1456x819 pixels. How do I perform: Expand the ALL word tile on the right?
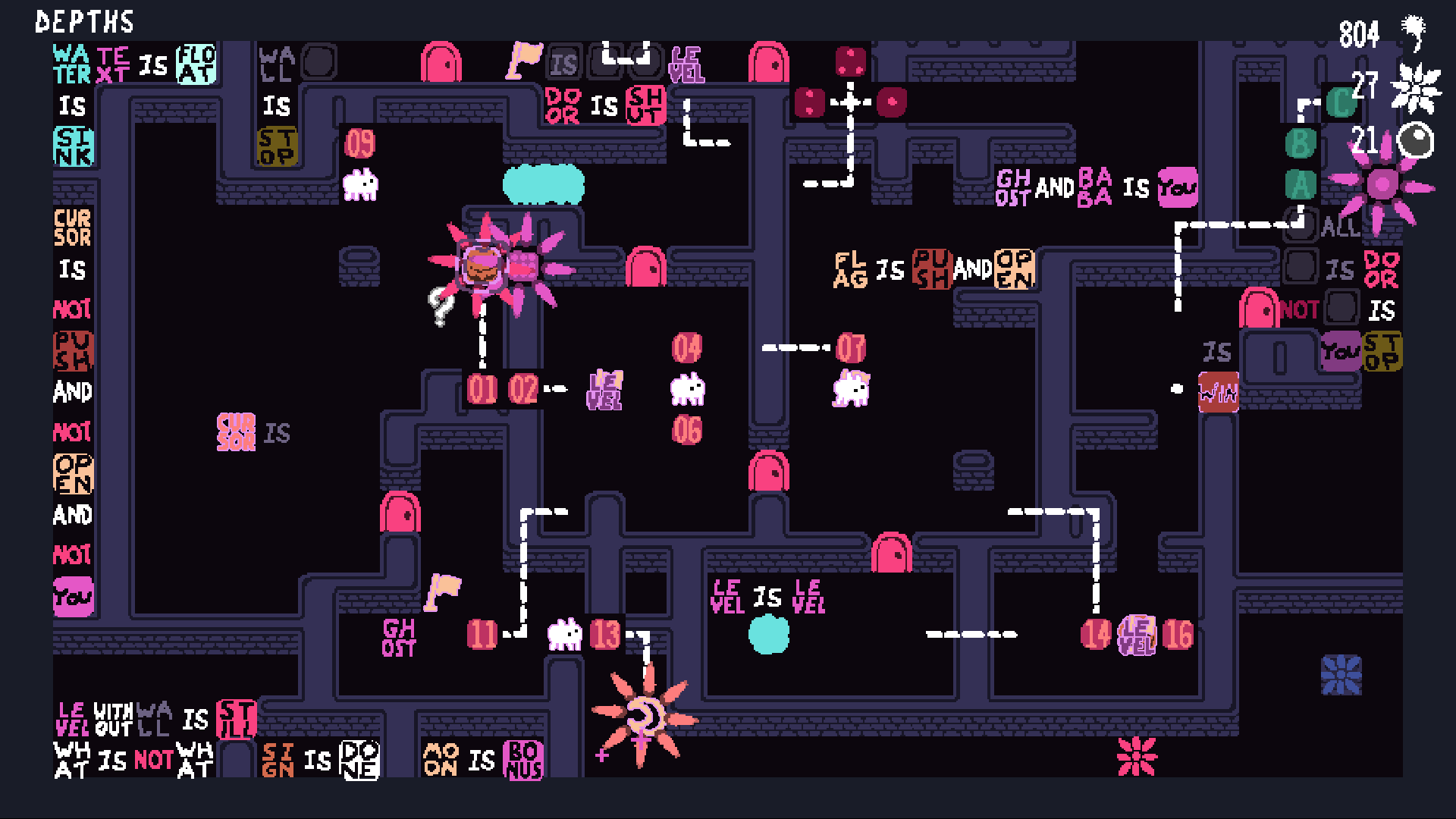coord(1340,227)
